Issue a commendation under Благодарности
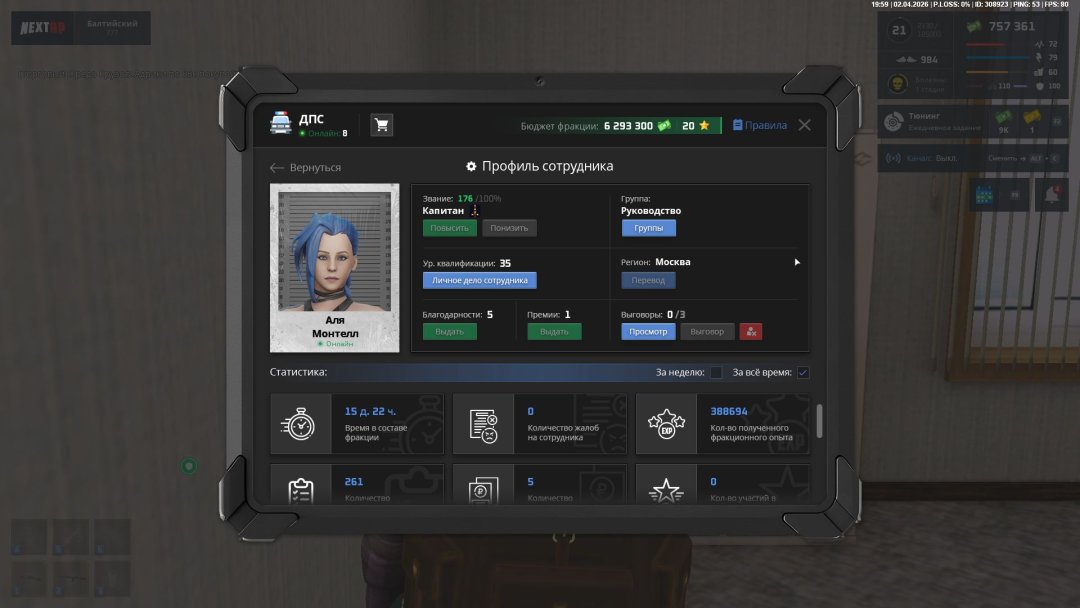The width and height of the screenshot is (1080, 608). pyautogui.click(x=449, y=331)
